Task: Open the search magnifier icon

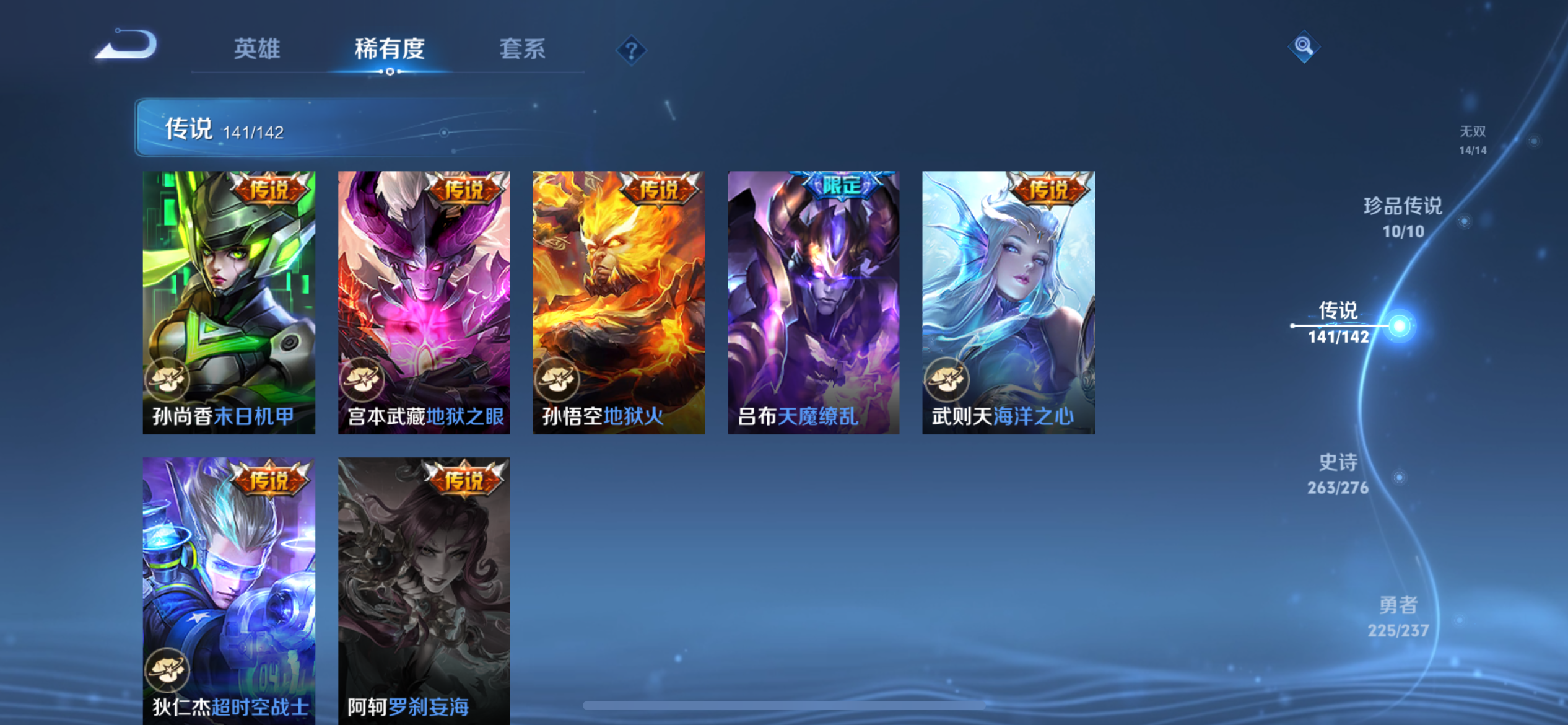Action: click(1304, 47)
